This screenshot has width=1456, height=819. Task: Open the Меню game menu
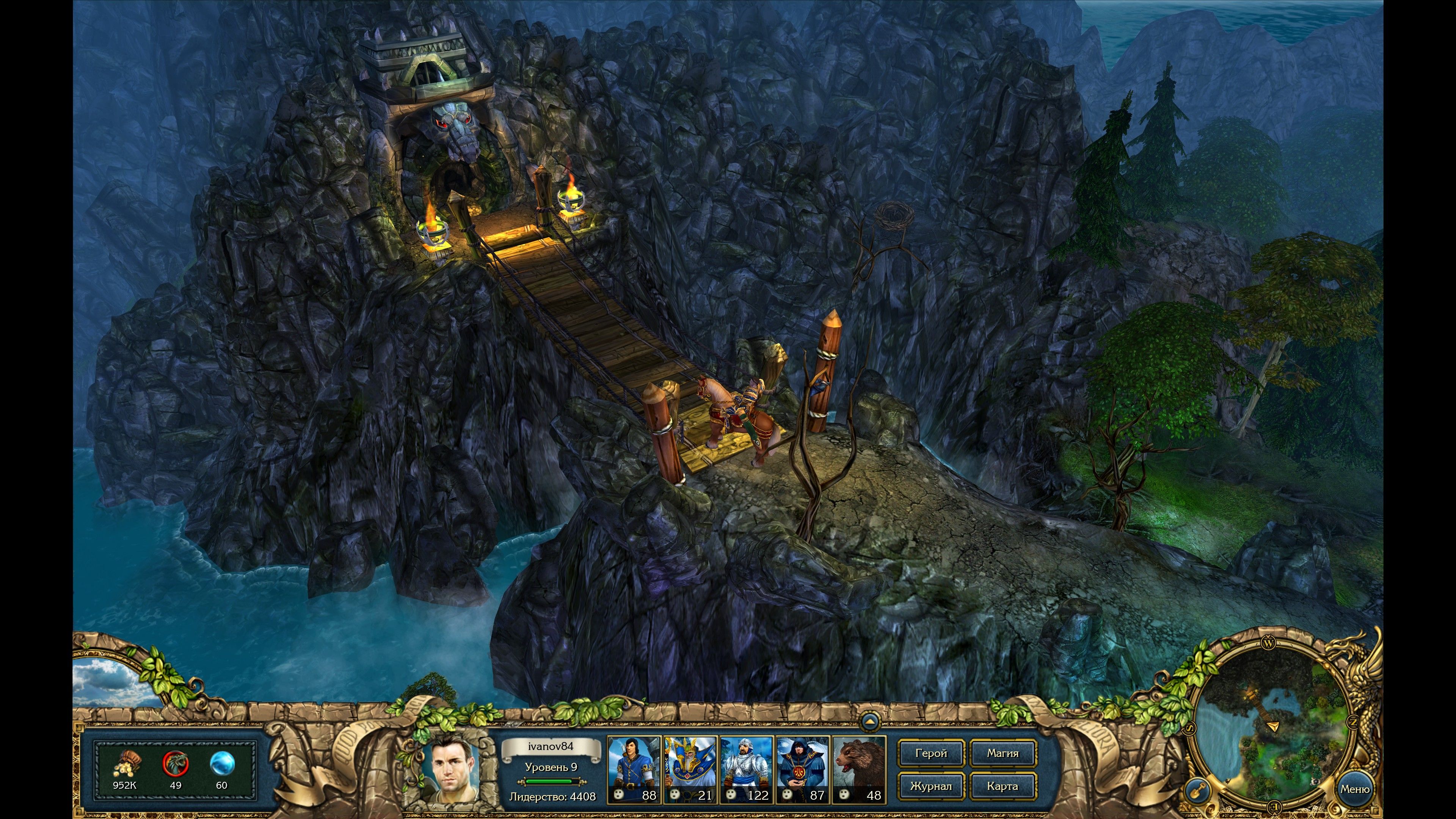click(x=1355, y=789)
